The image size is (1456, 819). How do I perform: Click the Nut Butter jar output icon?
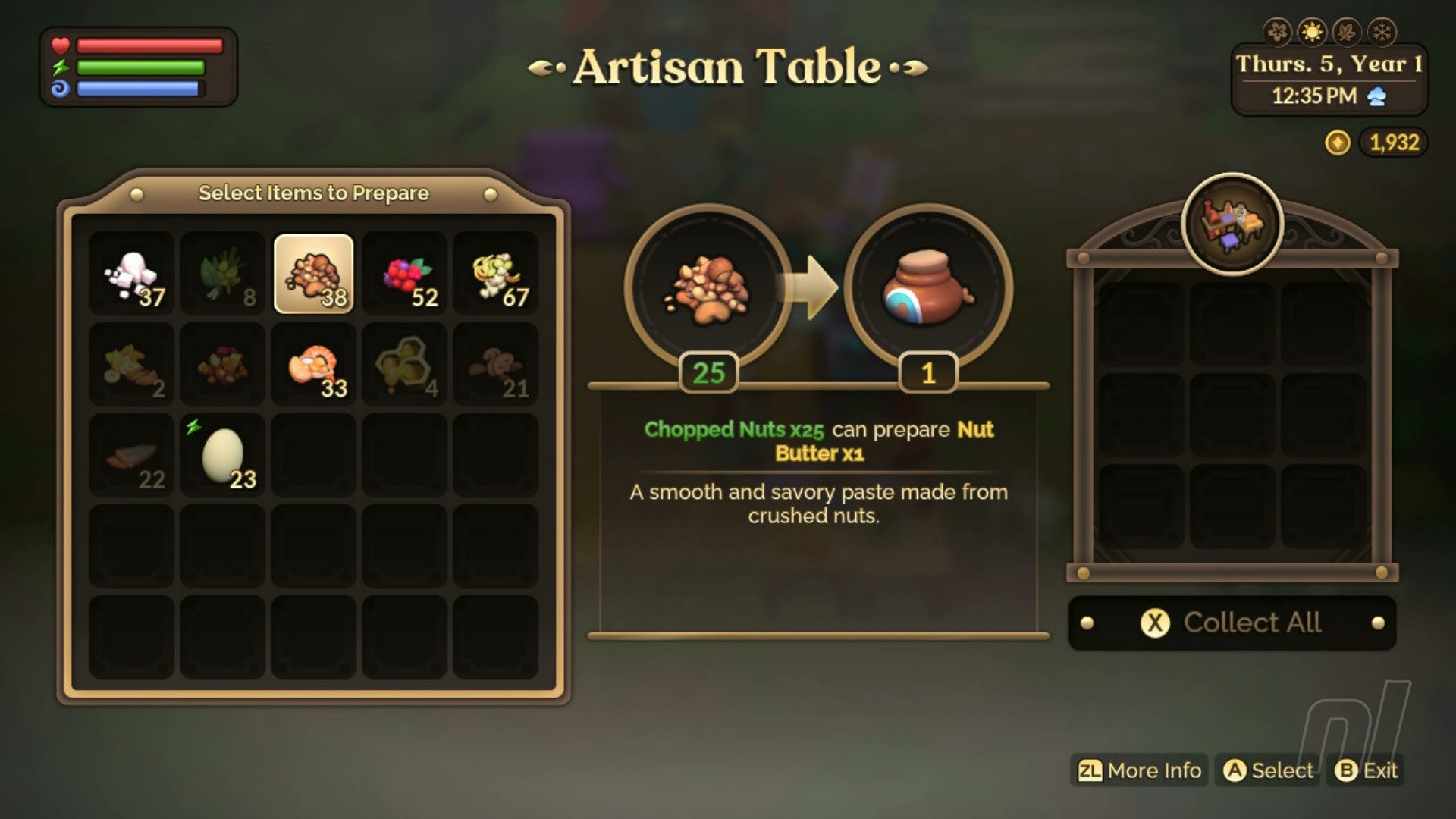[x=927, y=288]
